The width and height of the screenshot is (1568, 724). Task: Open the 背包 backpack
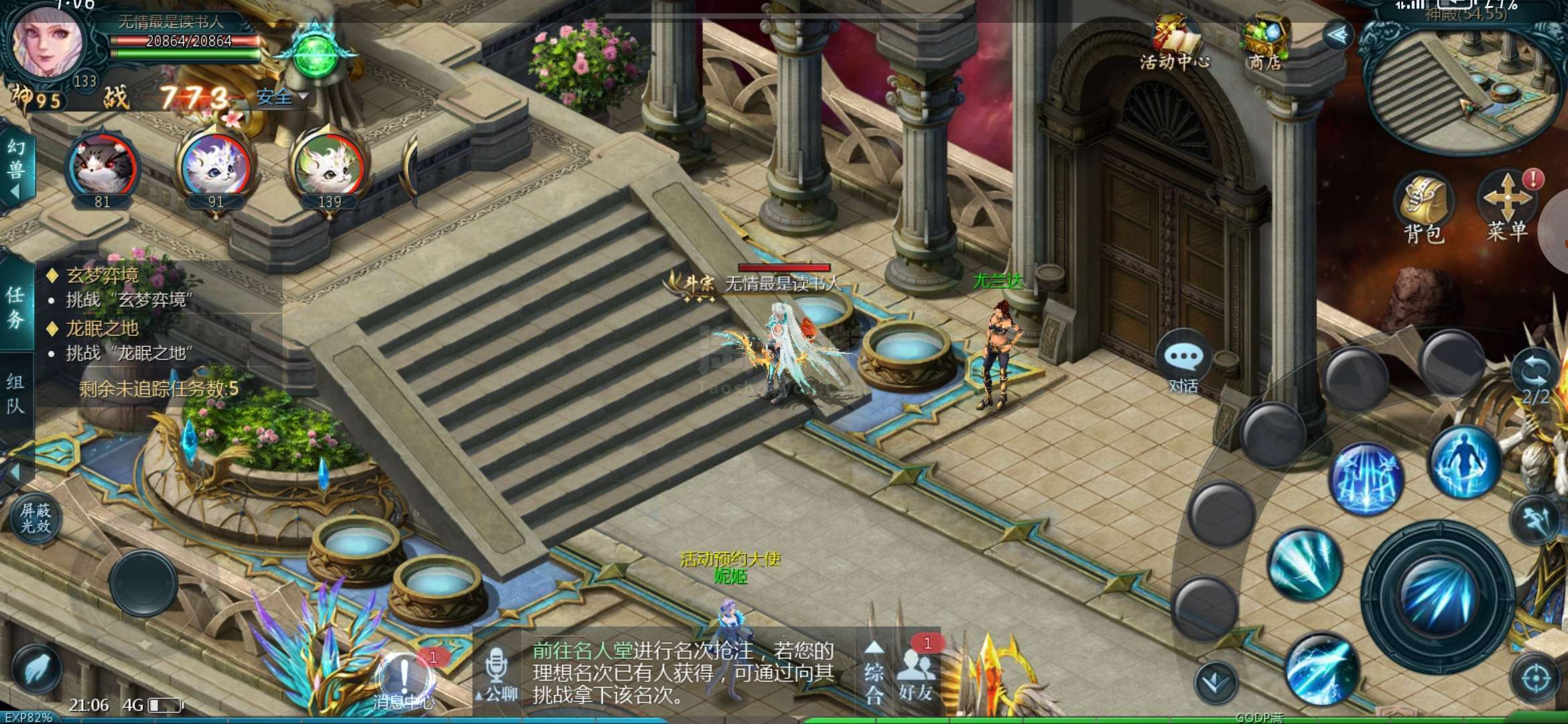(x=1423, y=208)
